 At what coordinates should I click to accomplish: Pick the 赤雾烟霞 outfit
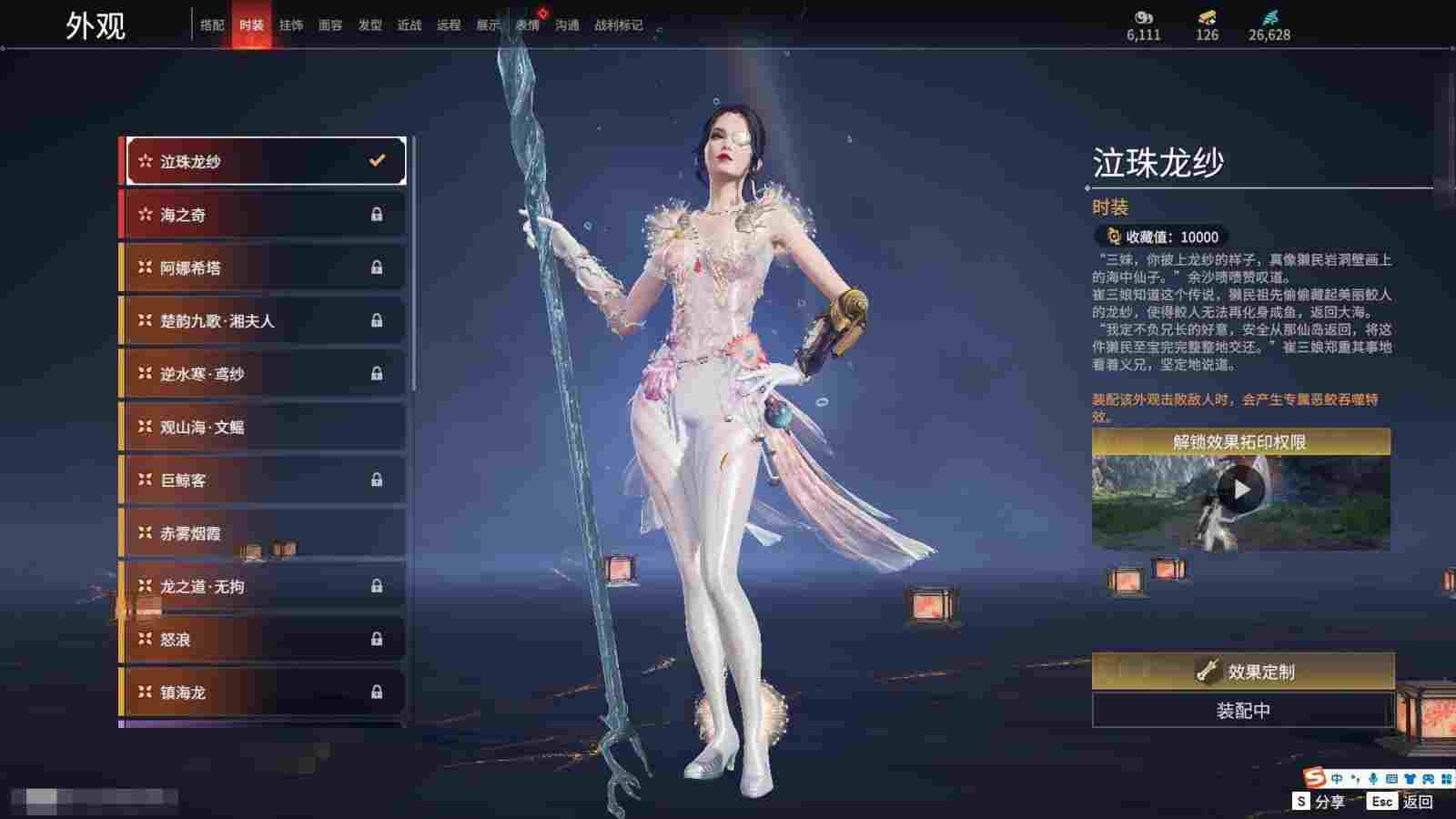(264, 533)
